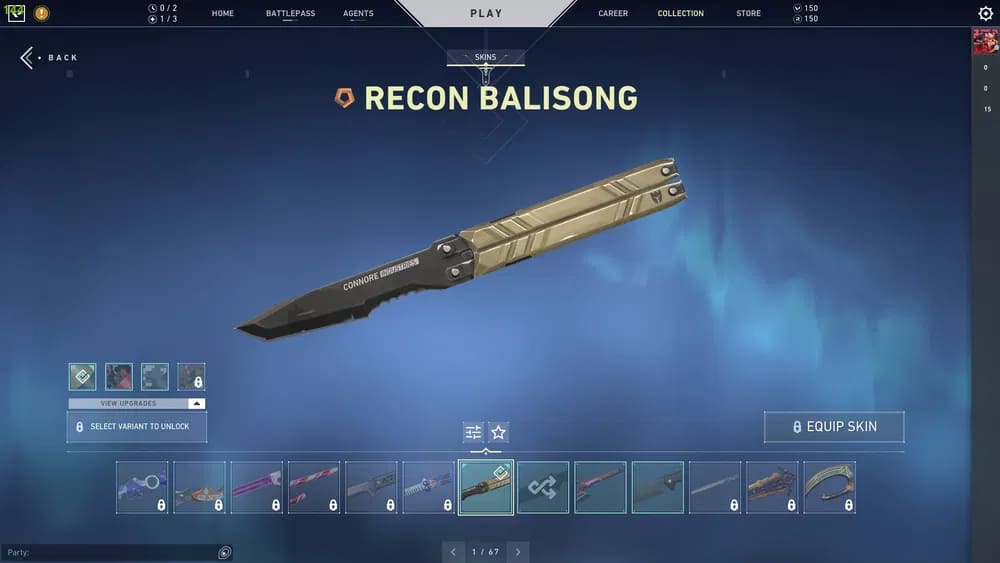Click the big Play button
Image resolution: width=1000 pixels, height=563 pixels.
coord(486,14)
